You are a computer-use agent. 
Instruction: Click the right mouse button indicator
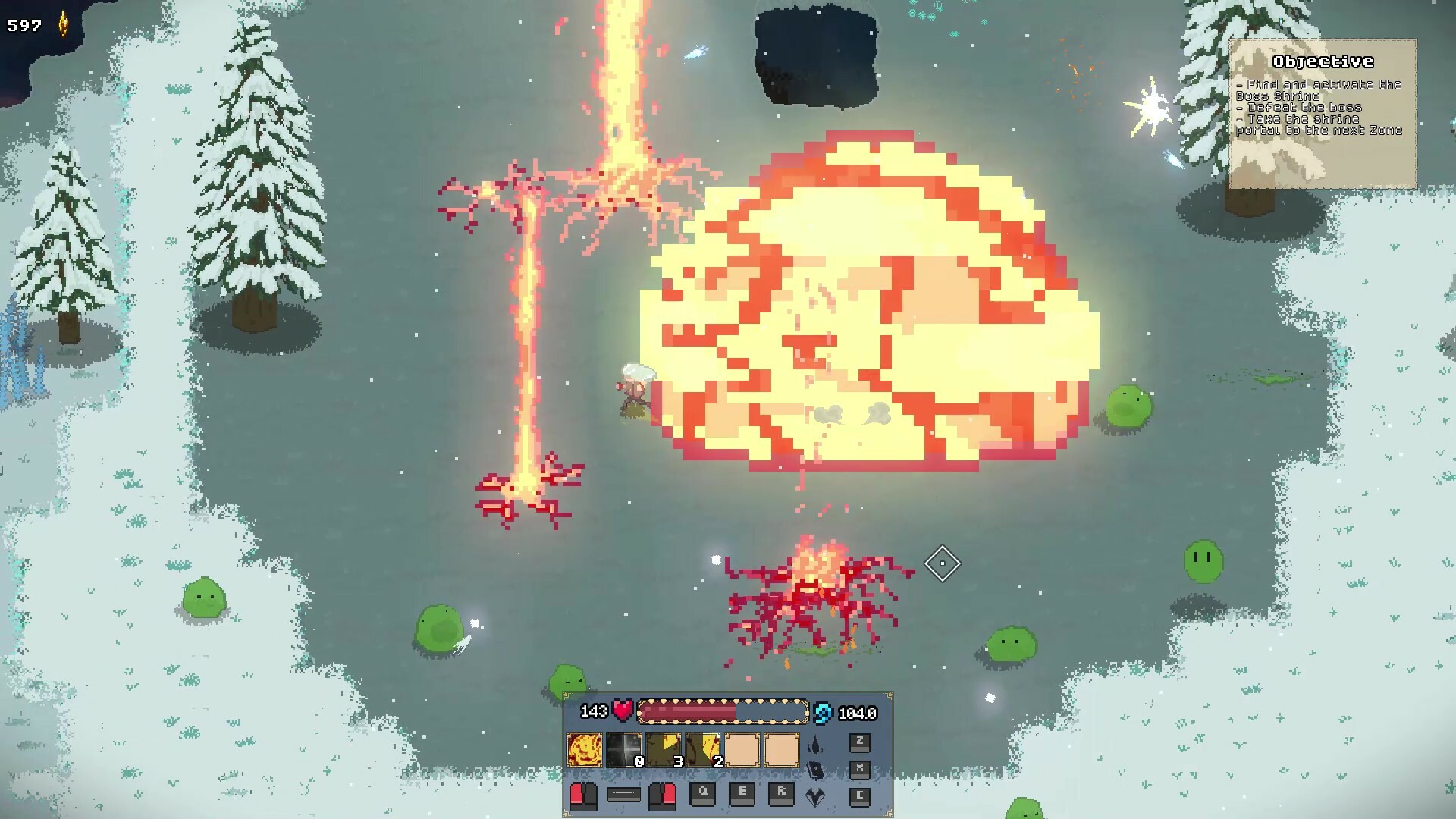pyautogui.click(x=662, y=797)
